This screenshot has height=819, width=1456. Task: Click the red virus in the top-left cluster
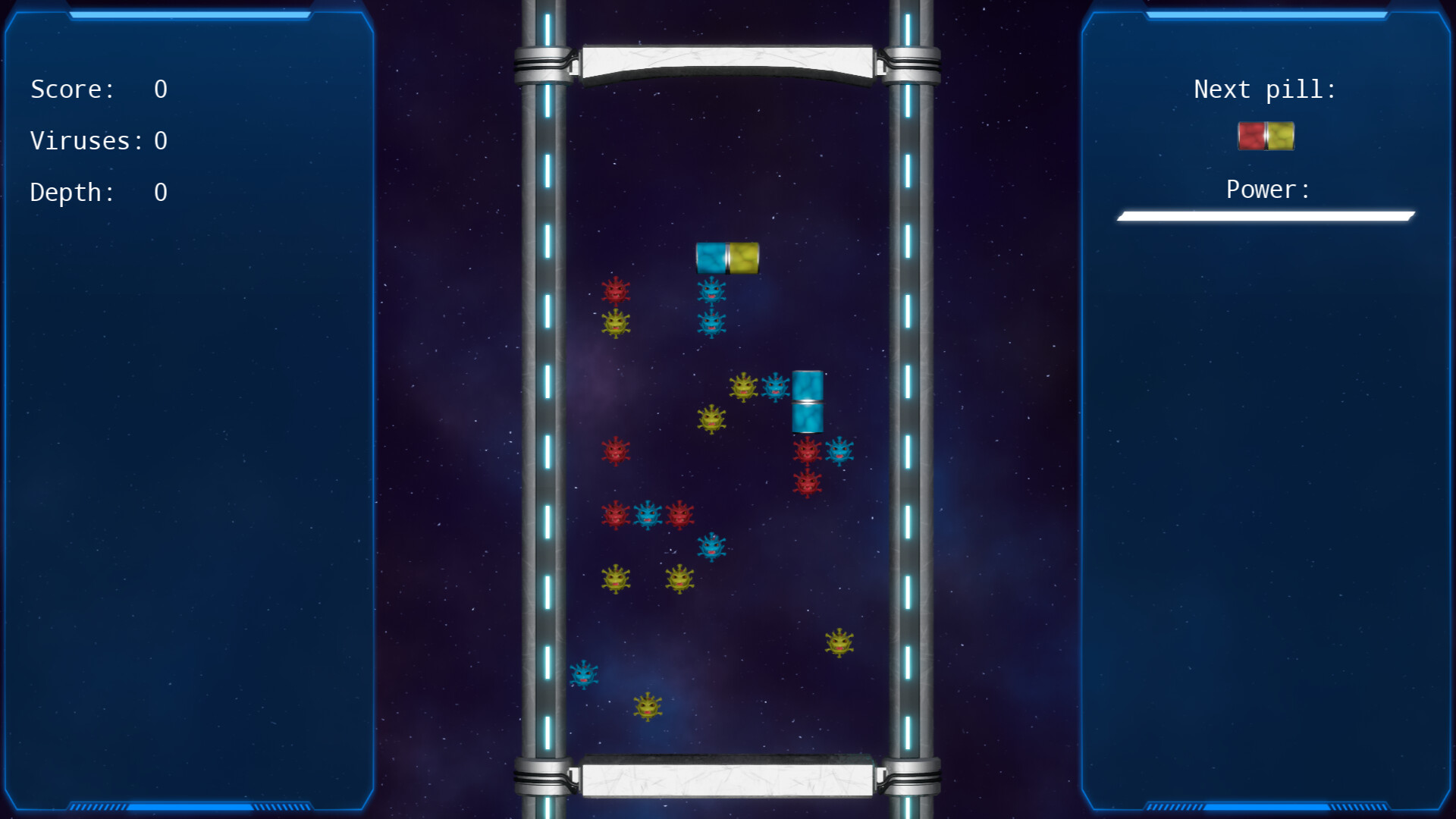point(617,290)
